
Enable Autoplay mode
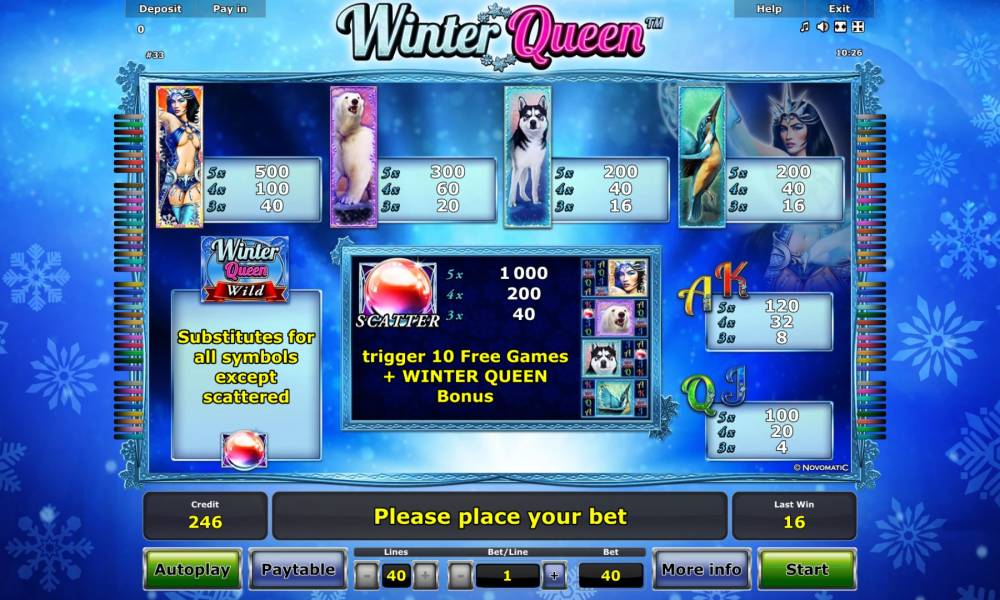(x=192, y=570)
